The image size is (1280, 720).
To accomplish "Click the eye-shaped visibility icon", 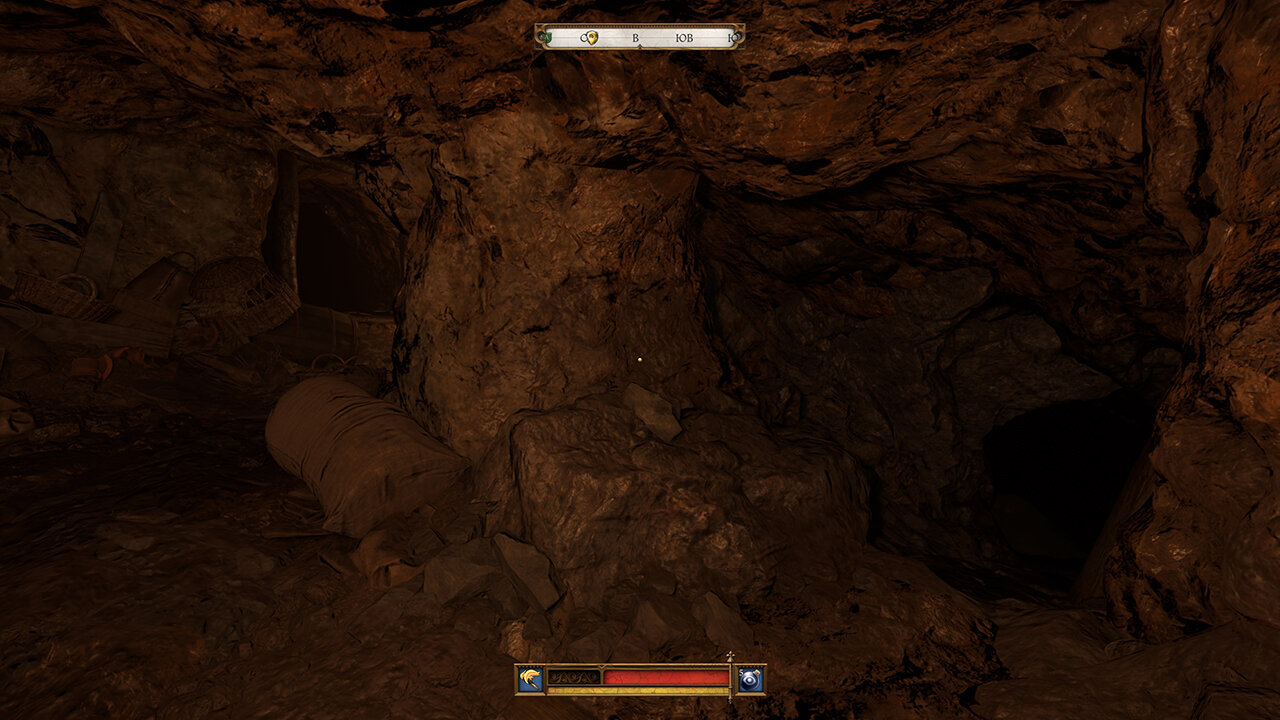I will (751, 679).
